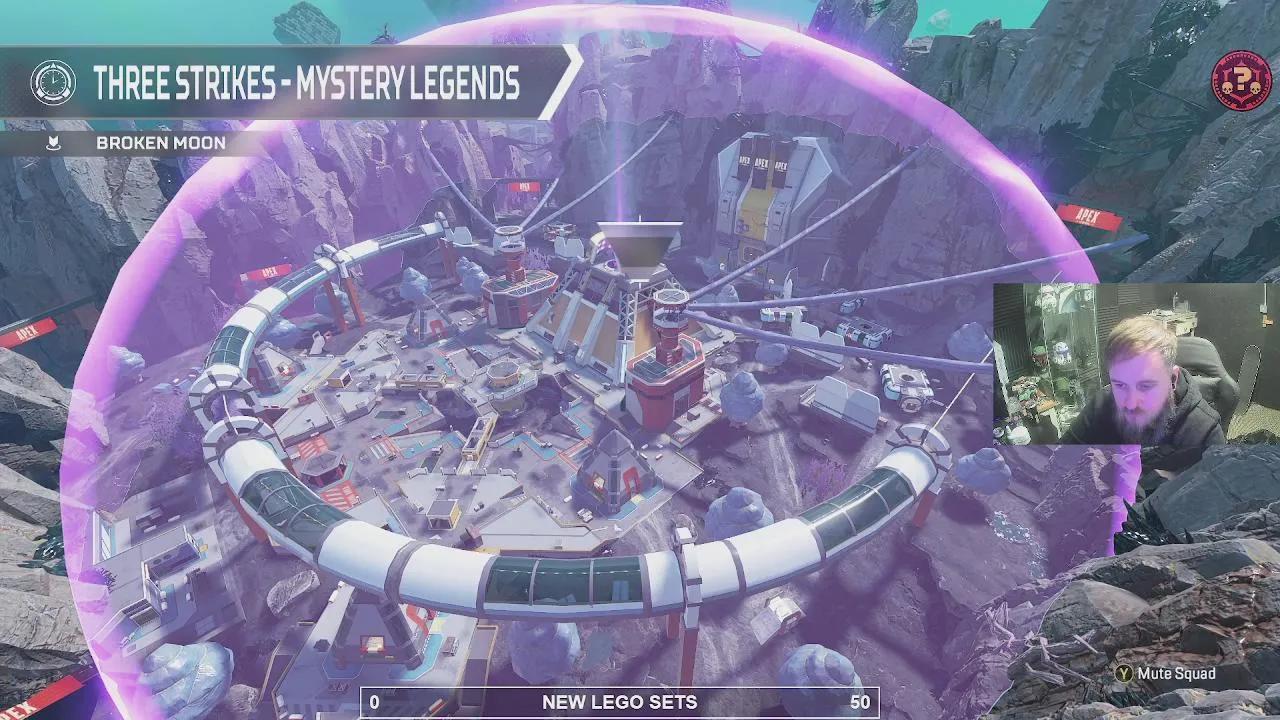Image resolution: width=1280 pixels, height=720 pixels.
Task: Click the red APEX sign on the left cliff
Action: (x=25, y=330)
